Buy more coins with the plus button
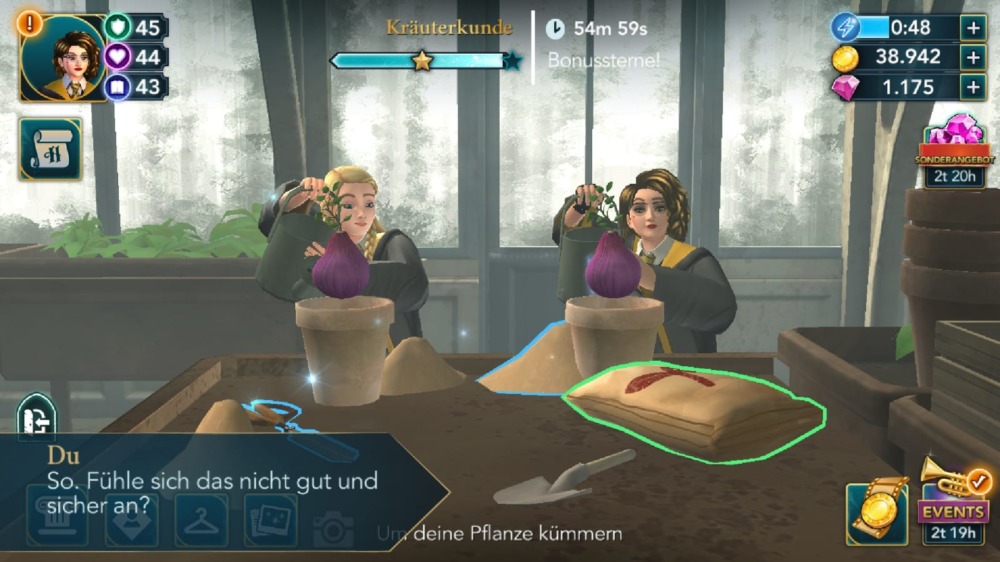The image size is (1000, 562). point(973,57)
